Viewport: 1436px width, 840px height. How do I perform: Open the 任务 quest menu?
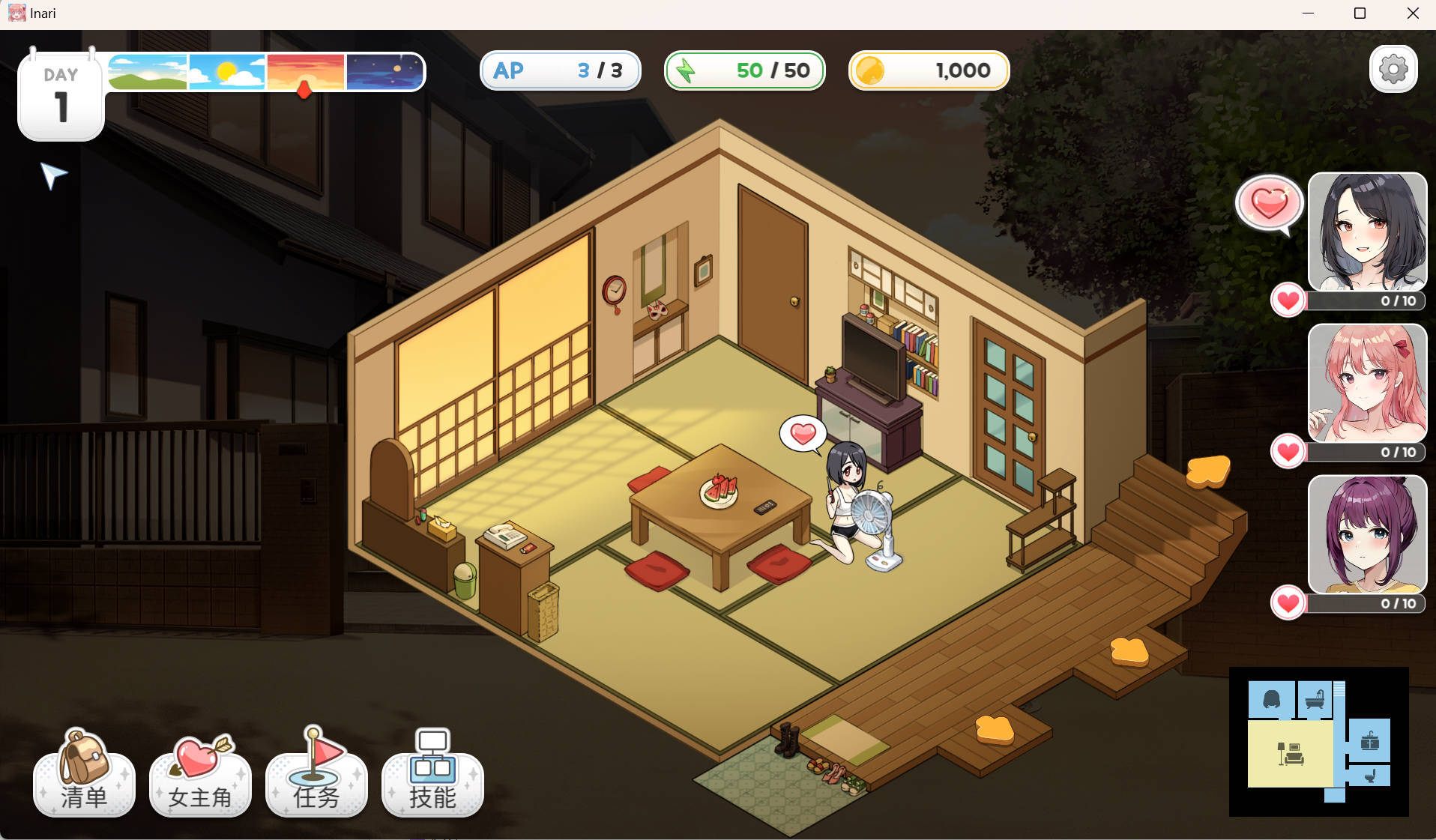click(x=316, y=776)
